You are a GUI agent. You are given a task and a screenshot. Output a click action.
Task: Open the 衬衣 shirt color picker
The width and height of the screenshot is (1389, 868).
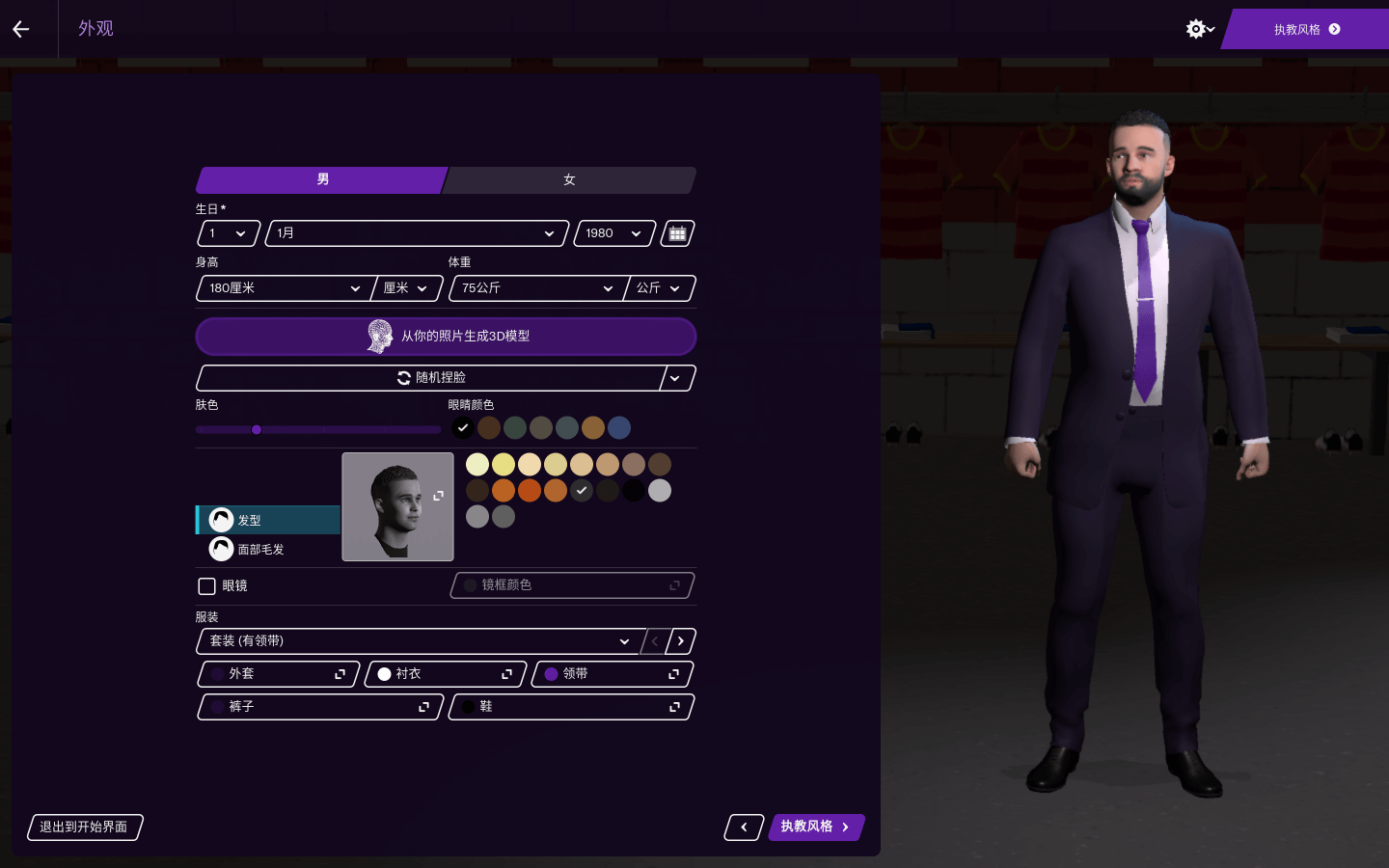445,674
